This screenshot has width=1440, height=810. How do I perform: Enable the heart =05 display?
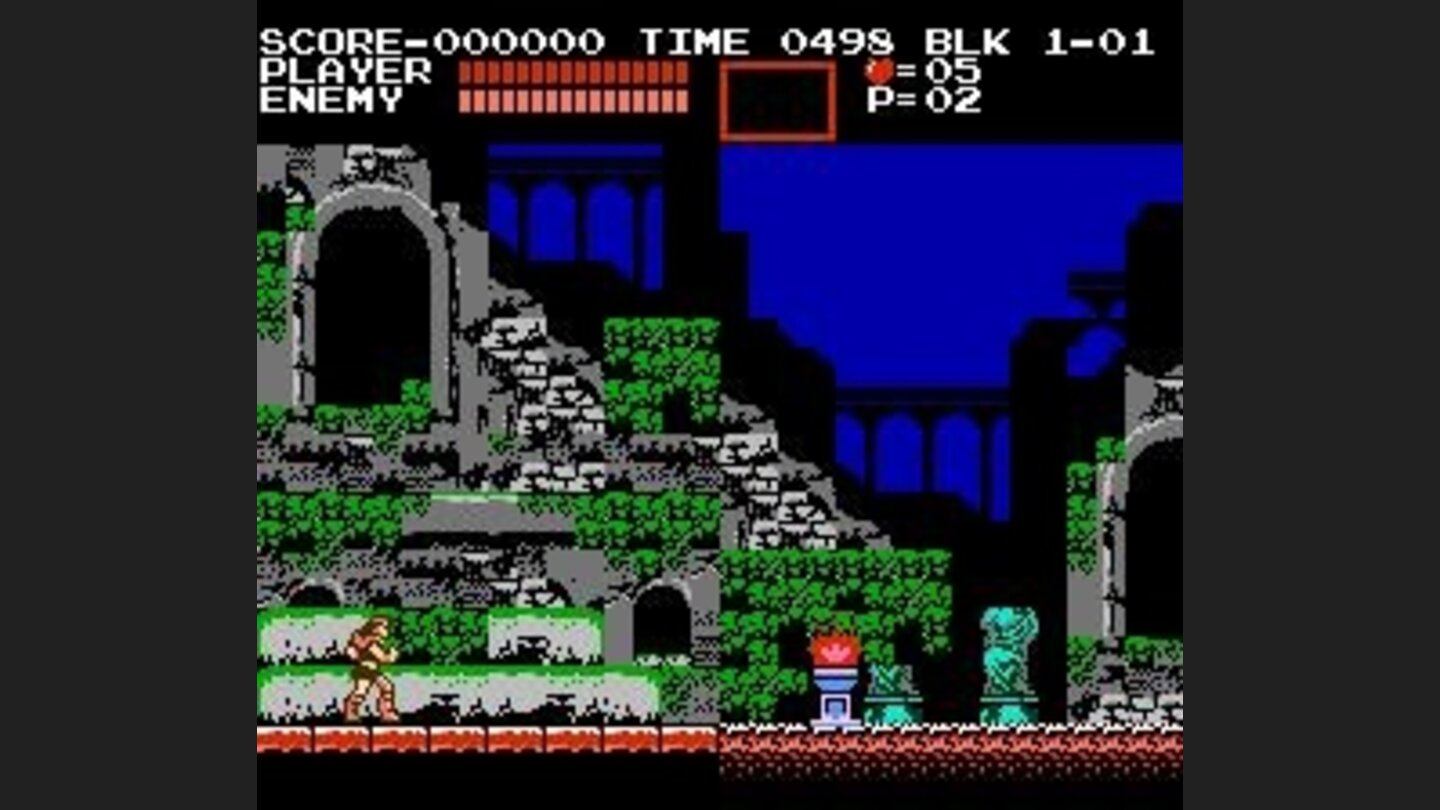[x=915, y=72]
